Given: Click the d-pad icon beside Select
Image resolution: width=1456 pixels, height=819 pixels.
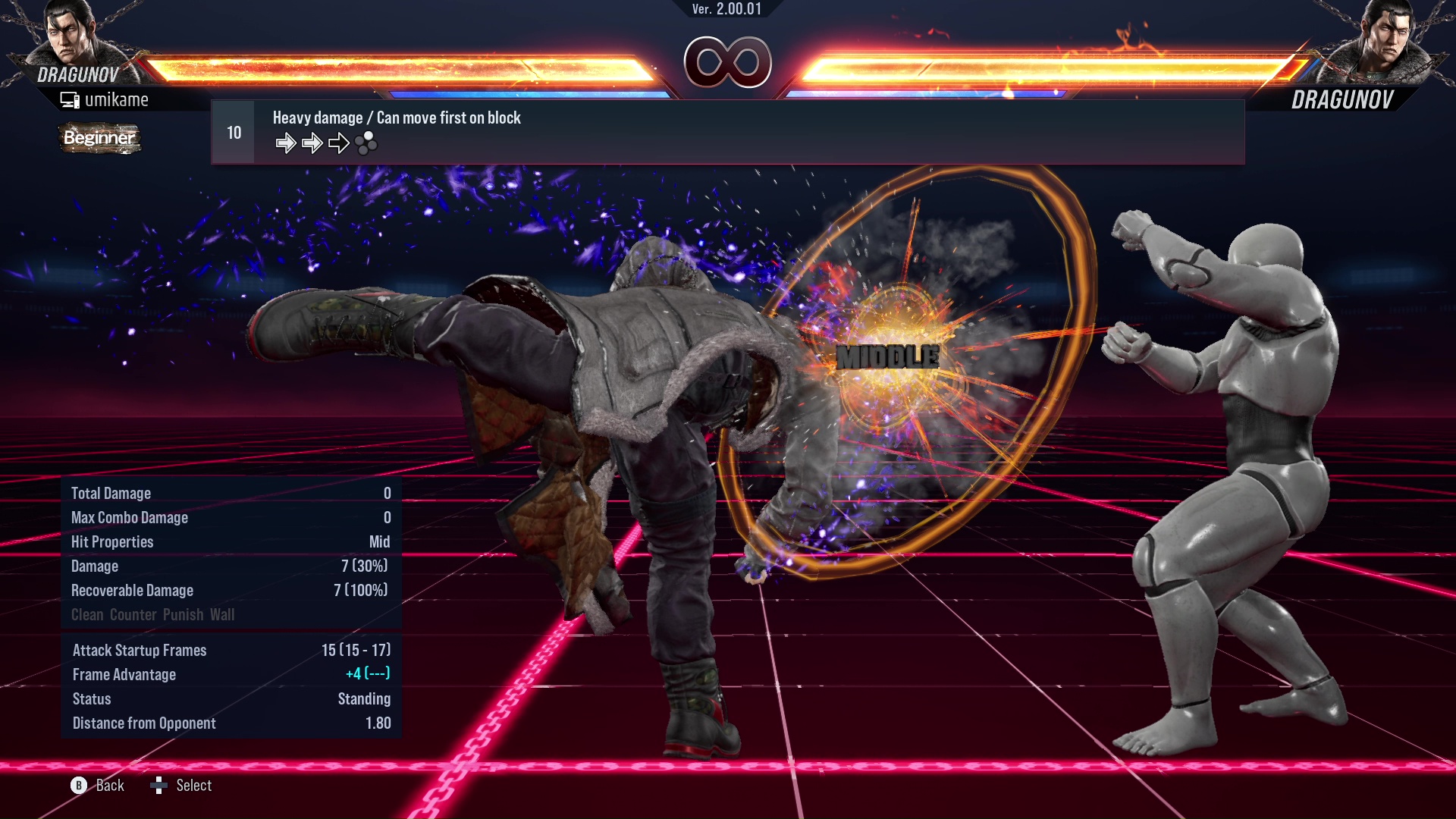Looking at the screenshot, I should (x=160, y=786).
